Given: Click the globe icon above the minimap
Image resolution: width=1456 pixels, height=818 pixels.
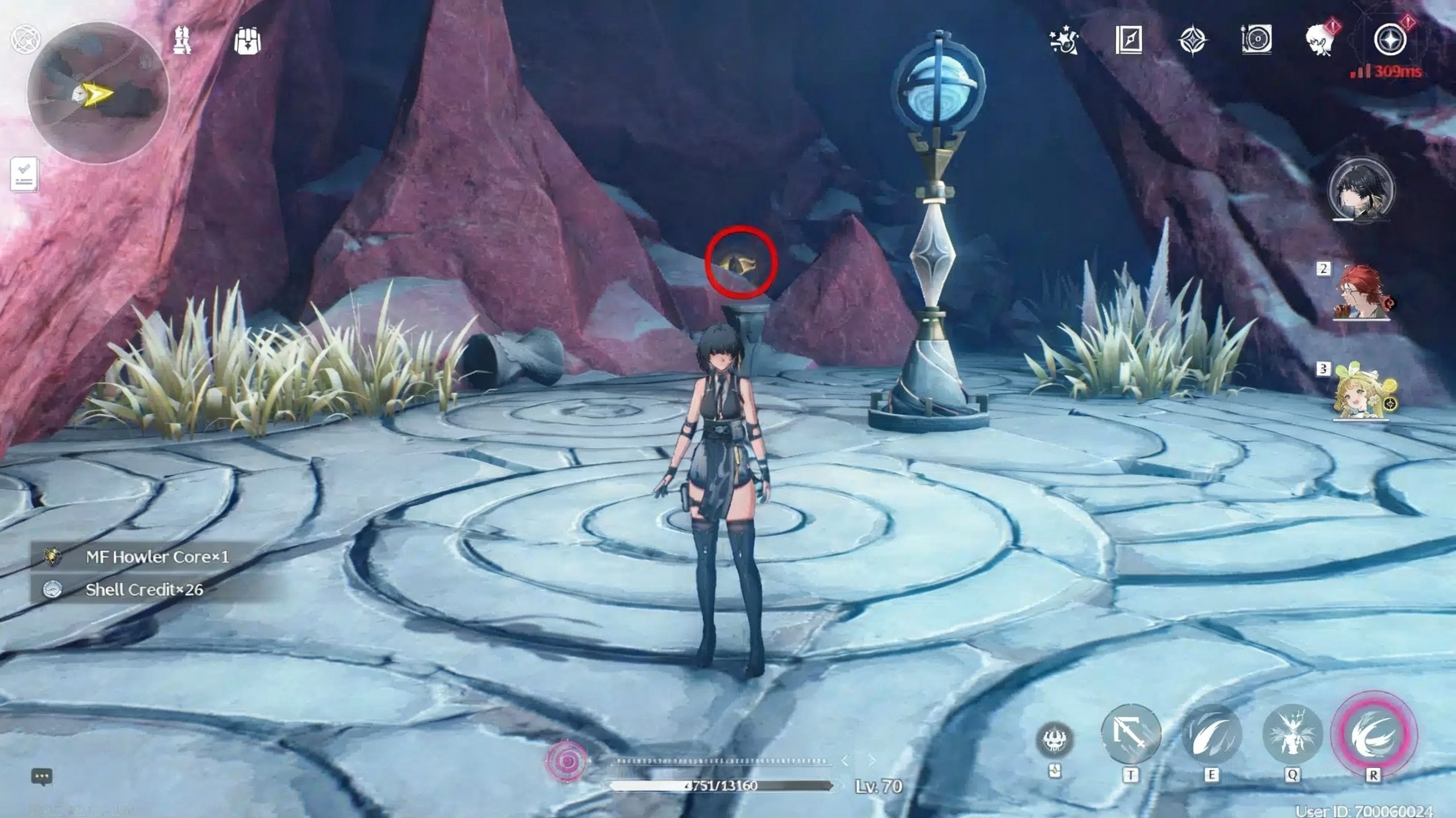Looking at the screenshot, I should pos(25,39).
